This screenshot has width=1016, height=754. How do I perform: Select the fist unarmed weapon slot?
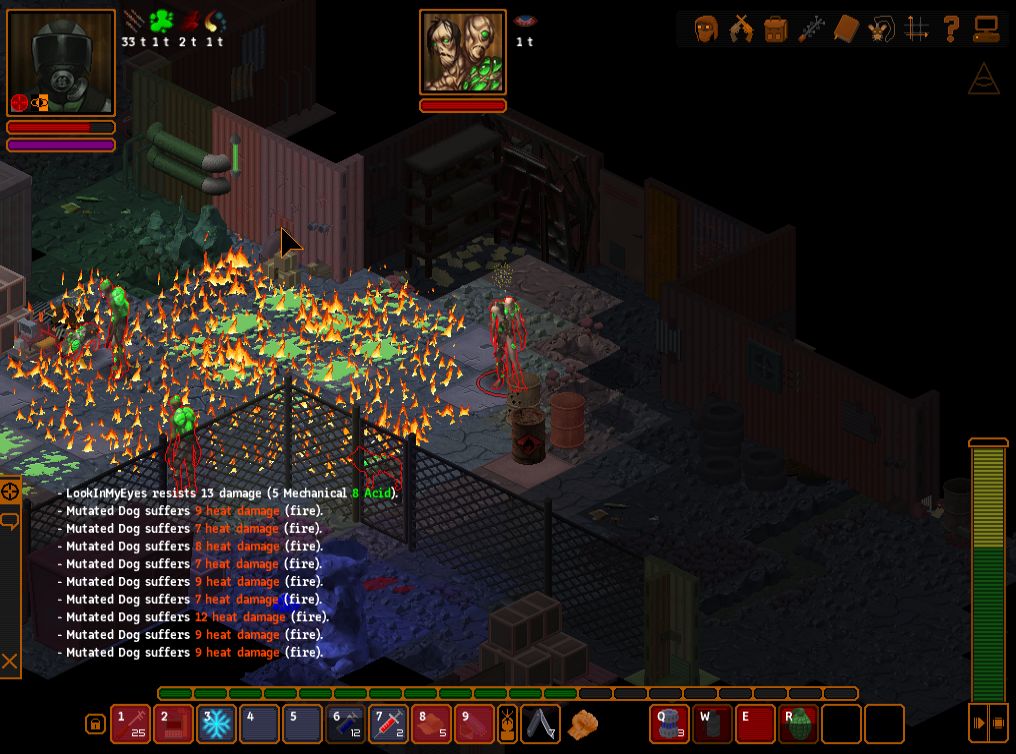pos(582,723)
